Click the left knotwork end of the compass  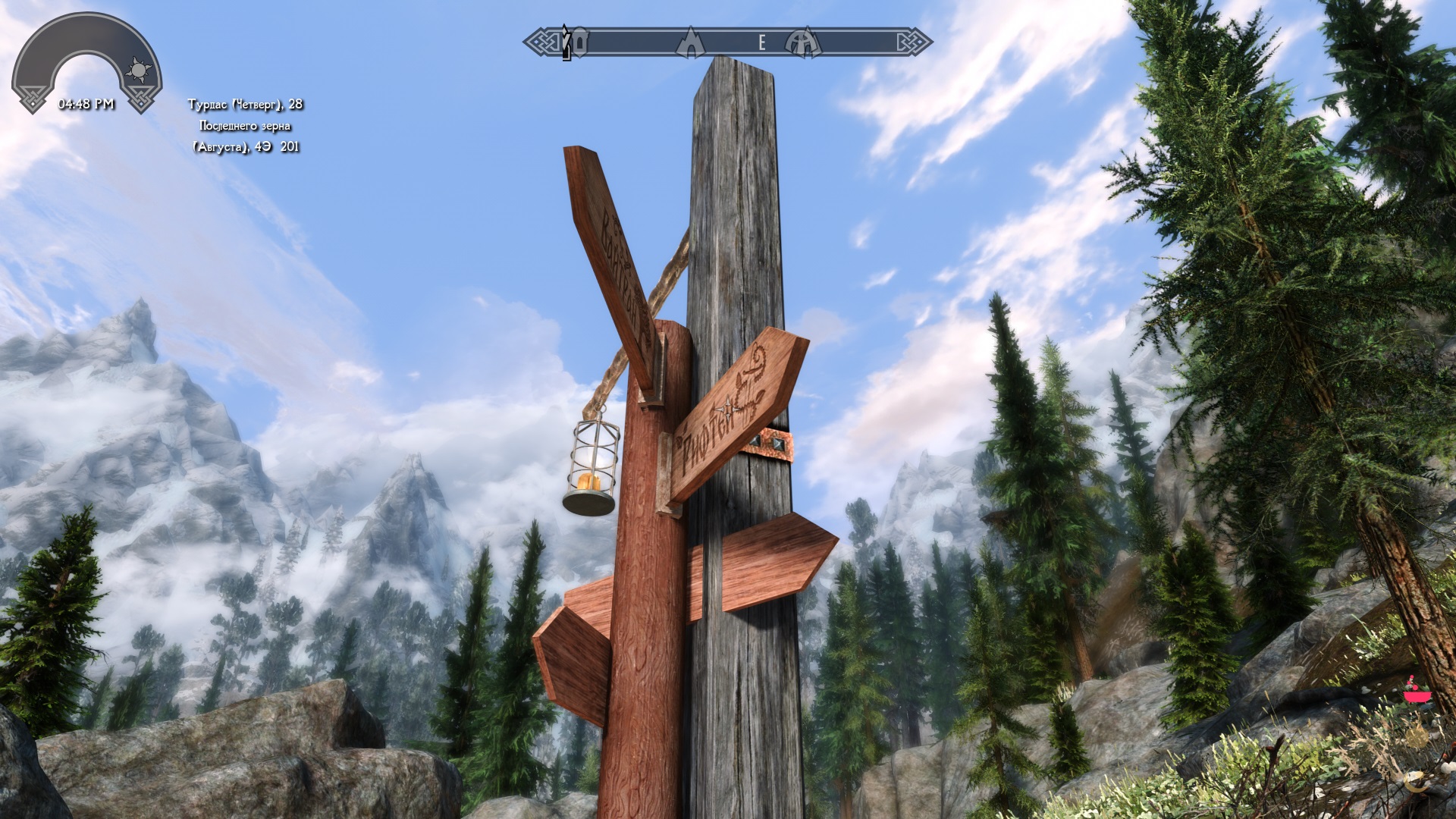(x=541, y=42)
